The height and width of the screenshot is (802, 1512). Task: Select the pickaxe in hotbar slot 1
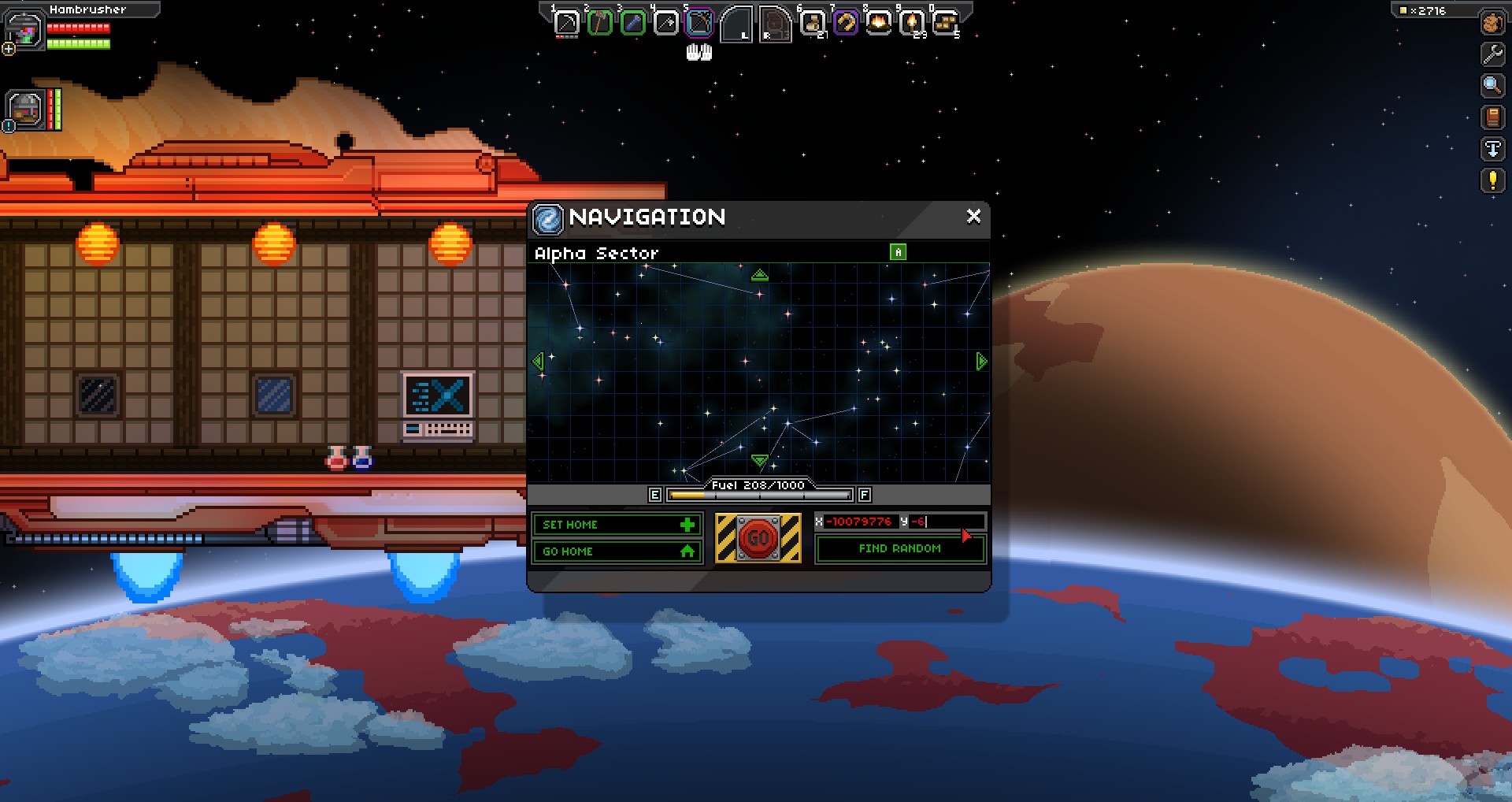pos(566,23)
